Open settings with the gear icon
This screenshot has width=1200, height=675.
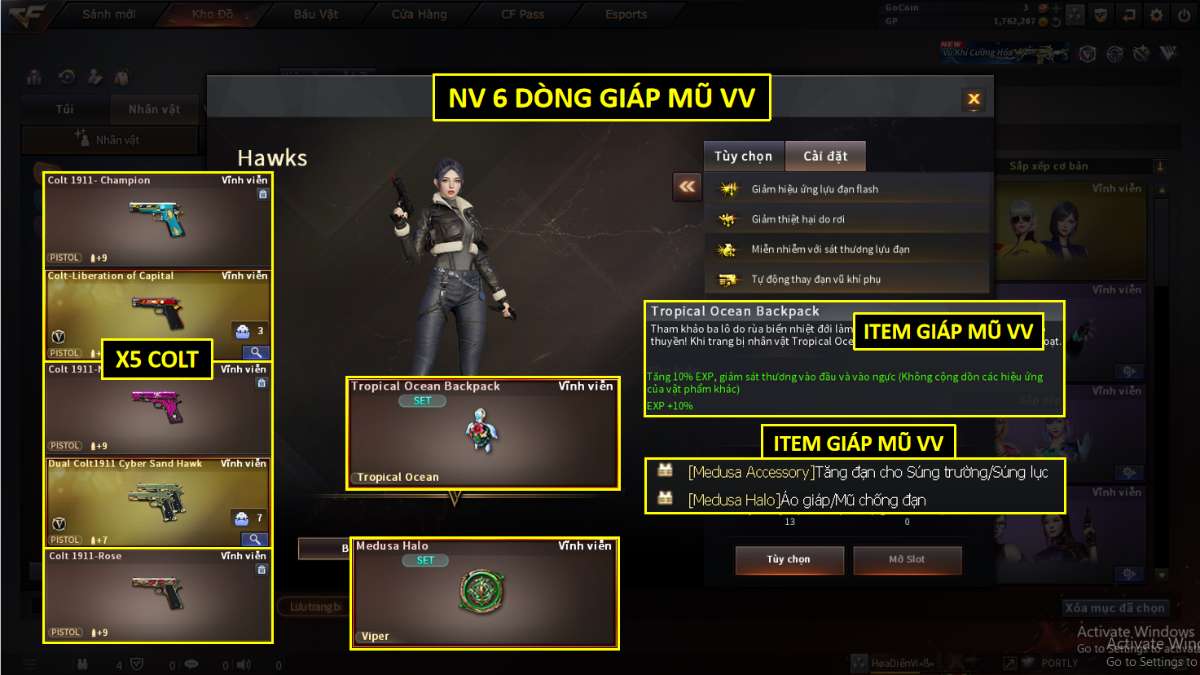[1156, 15]
